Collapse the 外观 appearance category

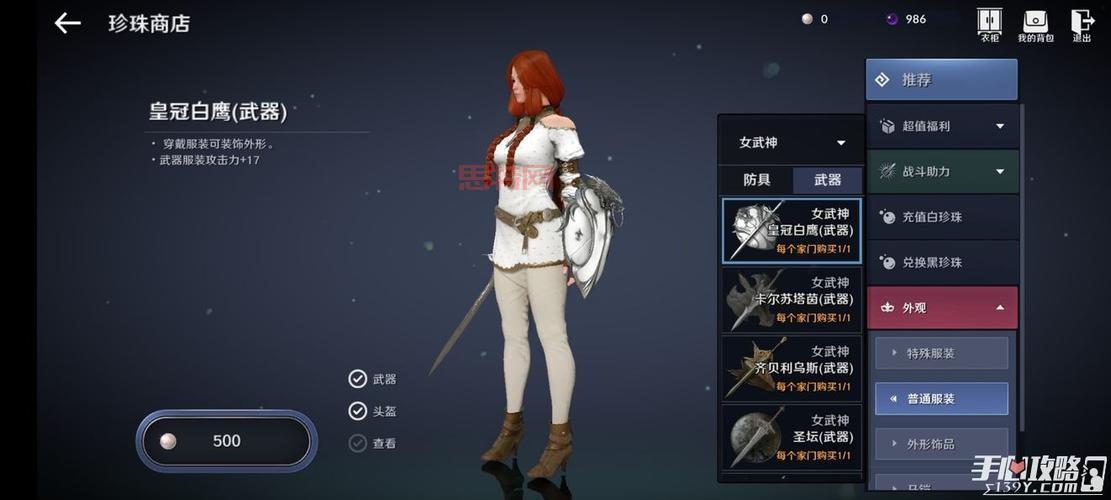click(x=942, y=308)
